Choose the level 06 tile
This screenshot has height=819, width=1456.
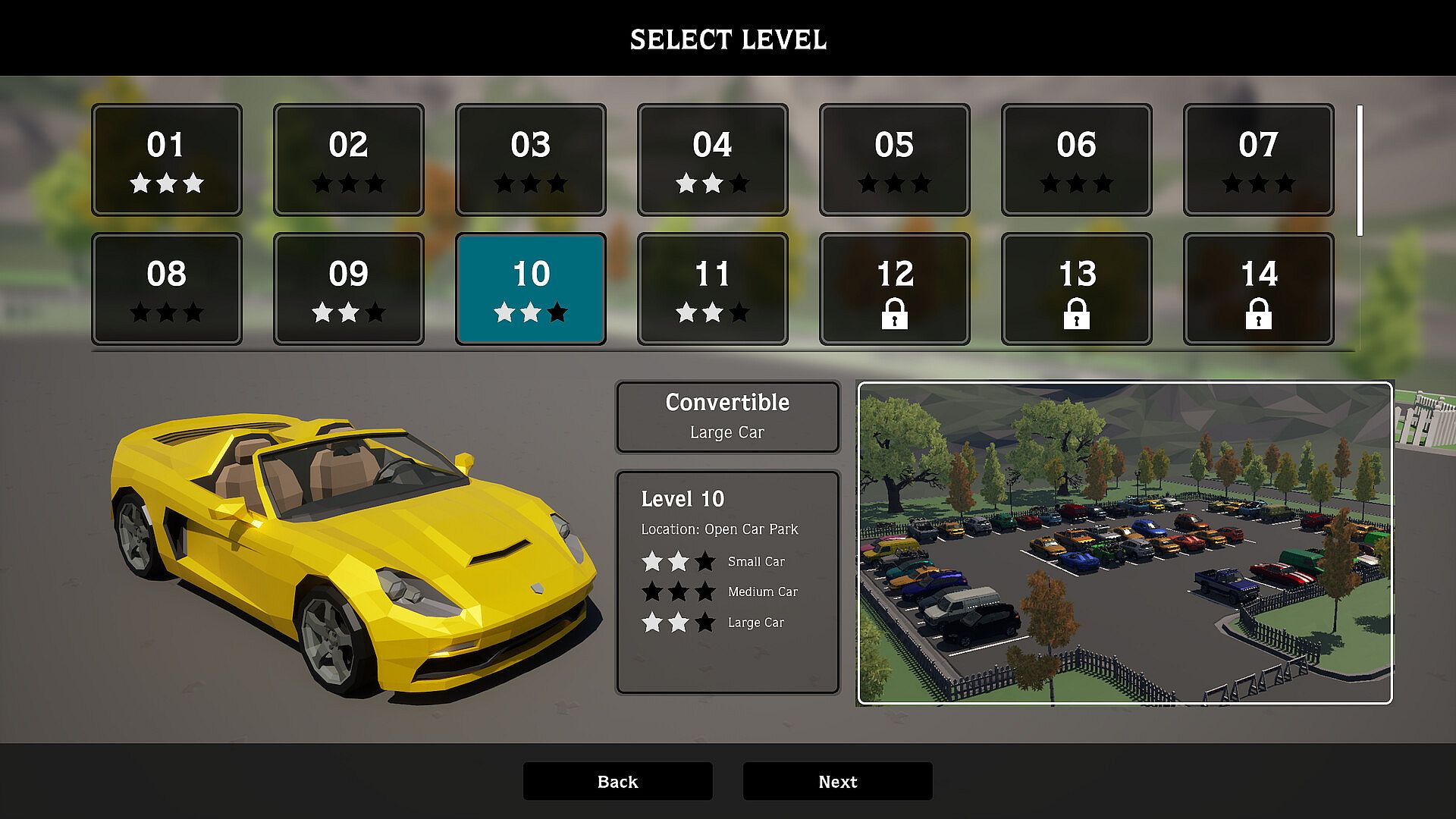(x=1077, y=160)
